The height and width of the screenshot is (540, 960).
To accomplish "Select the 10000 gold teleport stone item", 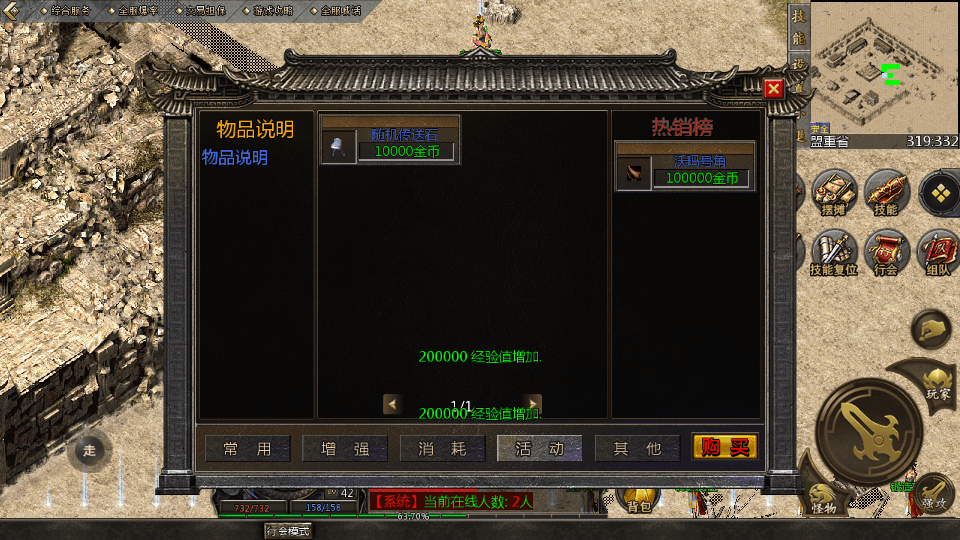I will click(x=390, y=140).
